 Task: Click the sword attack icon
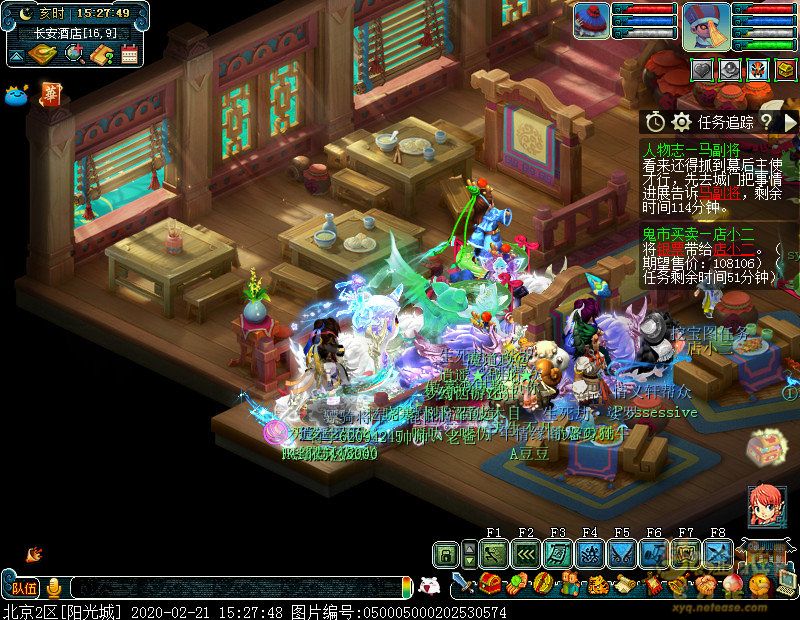(x=462, y=583)
